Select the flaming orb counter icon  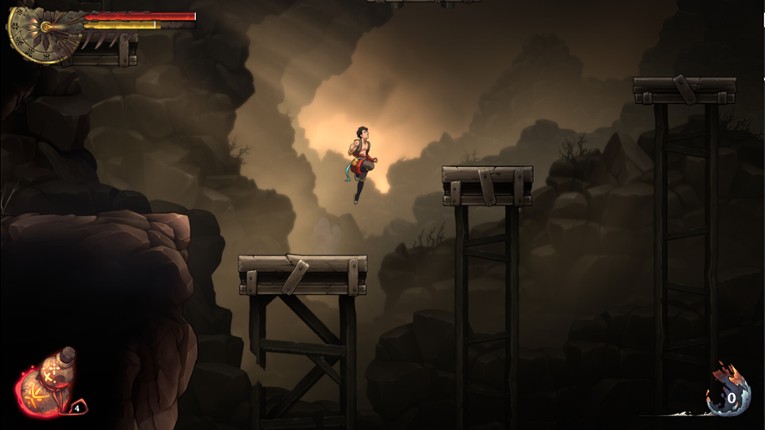click(x=727, y=395)
